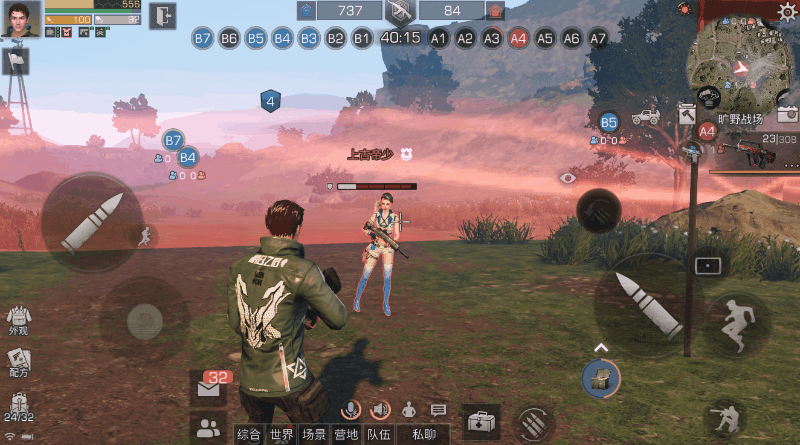Toggle the microphone voice button
This screenshot has width=800, height=445.
point(351,409)
